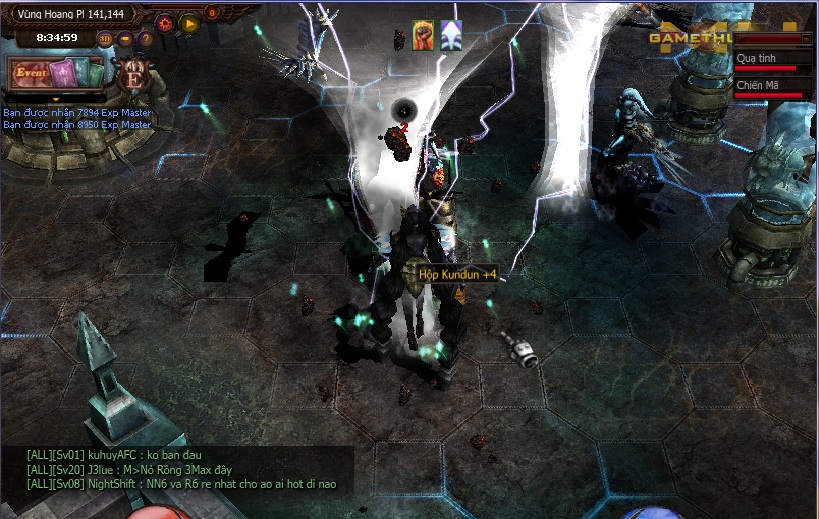The height and width of the screenshot is (519, 819).
Task: Collapse the Event panel with the small arrow
Action: click(x=55, y=100)
